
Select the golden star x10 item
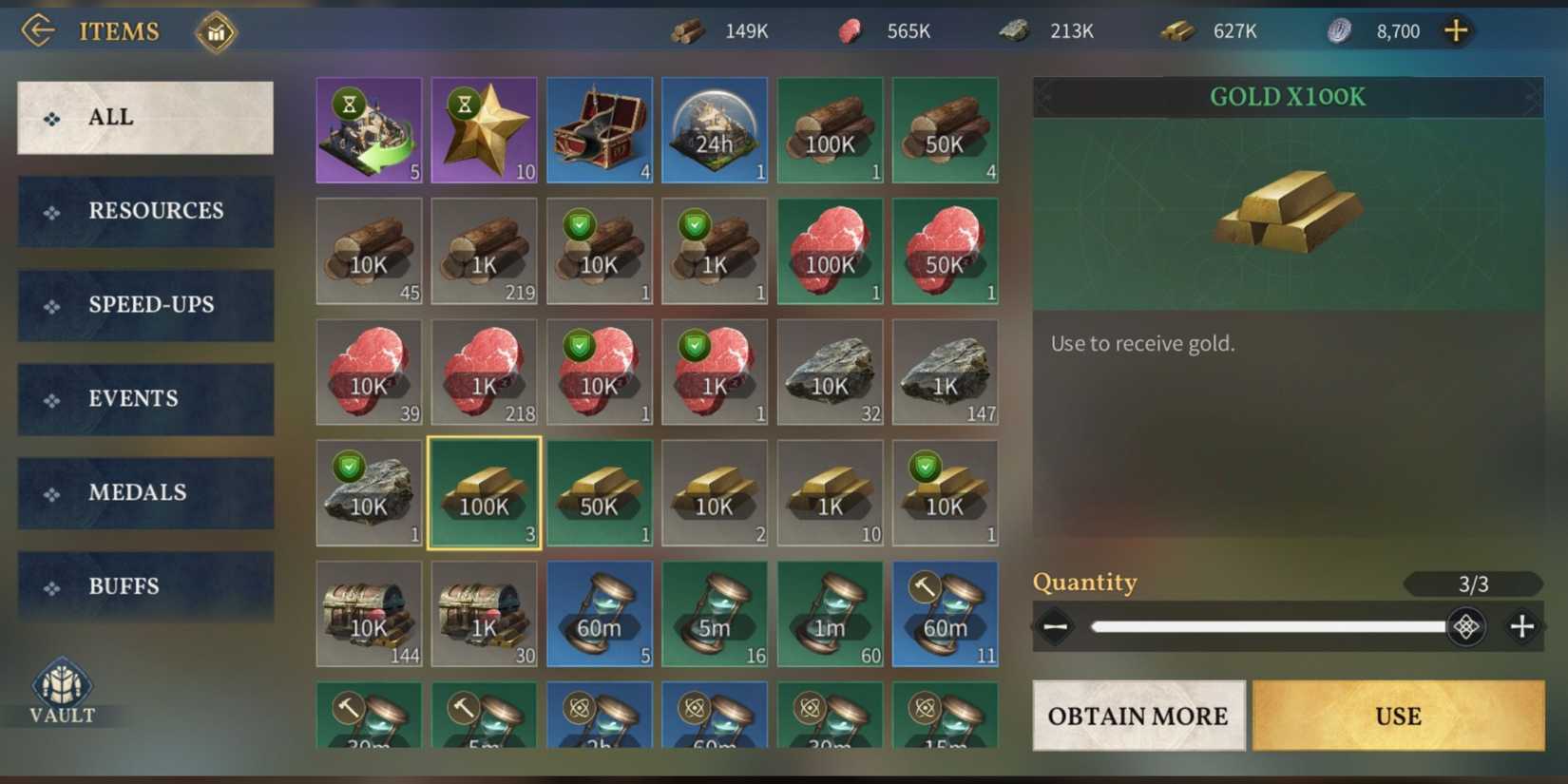484,129
